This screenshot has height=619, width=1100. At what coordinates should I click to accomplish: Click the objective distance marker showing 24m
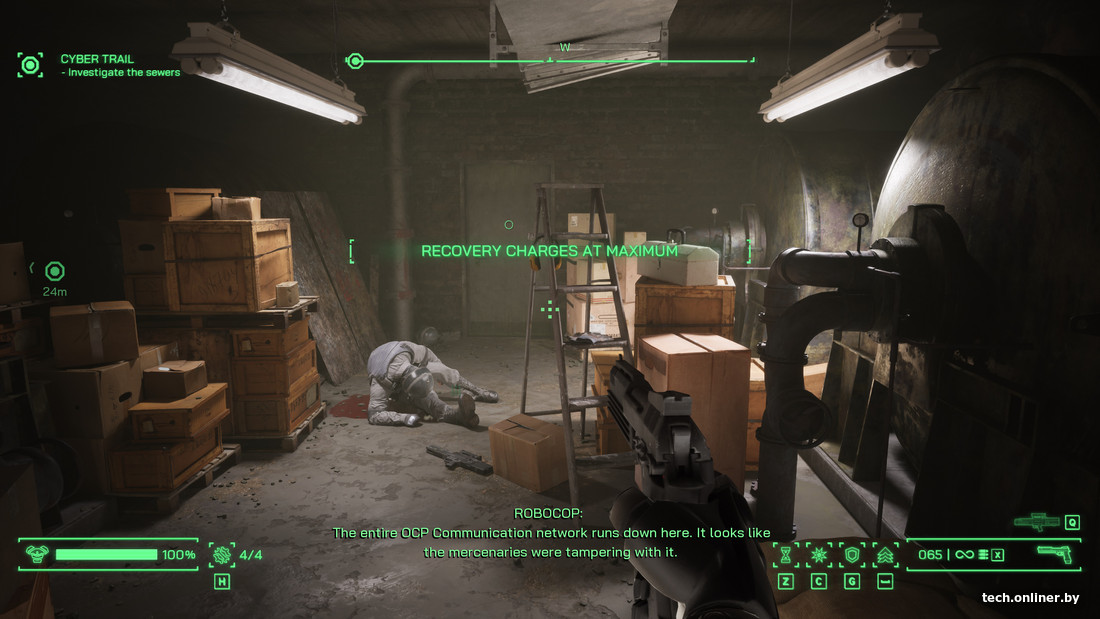(54, 271)
